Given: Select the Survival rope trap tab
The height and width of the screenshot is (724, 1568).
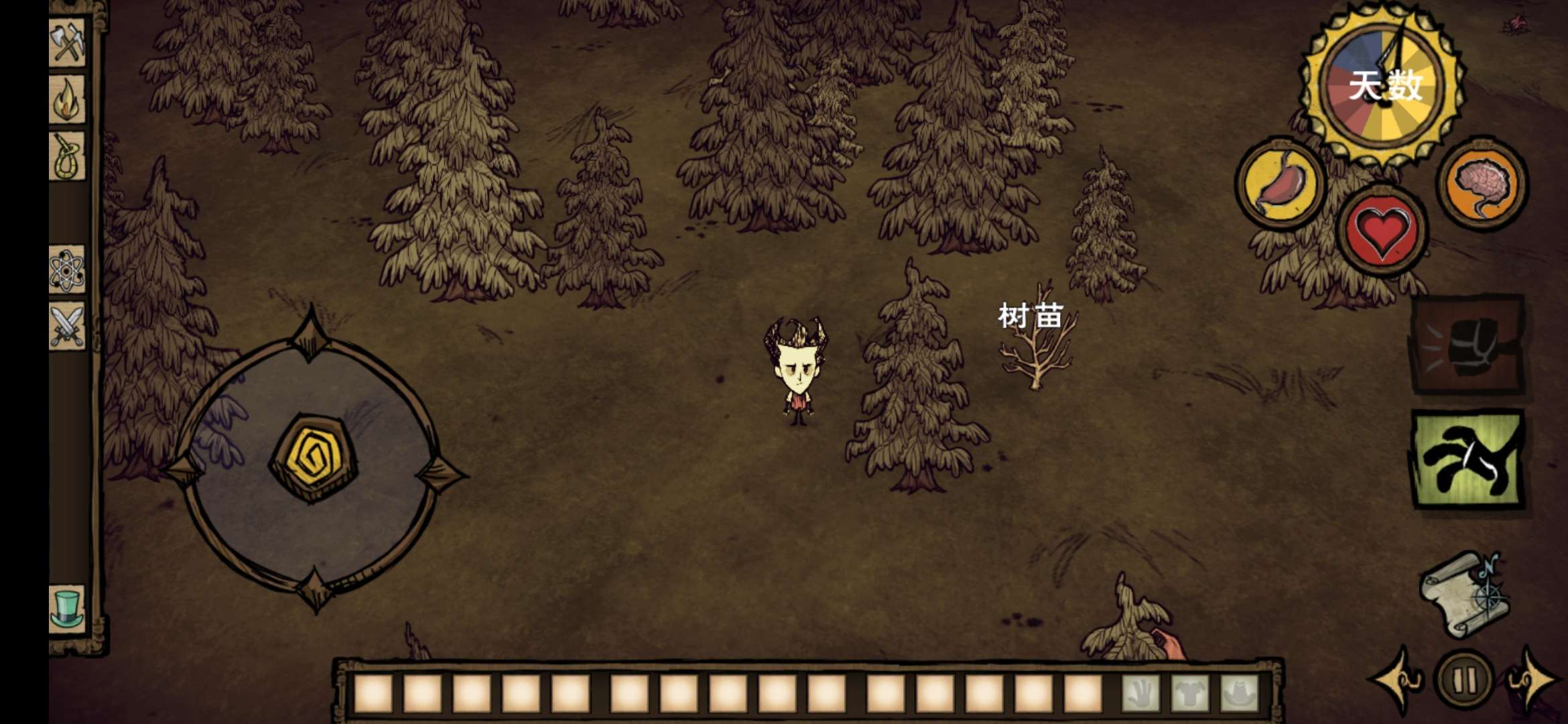Looking at the screenshot, I should point(67,156).
